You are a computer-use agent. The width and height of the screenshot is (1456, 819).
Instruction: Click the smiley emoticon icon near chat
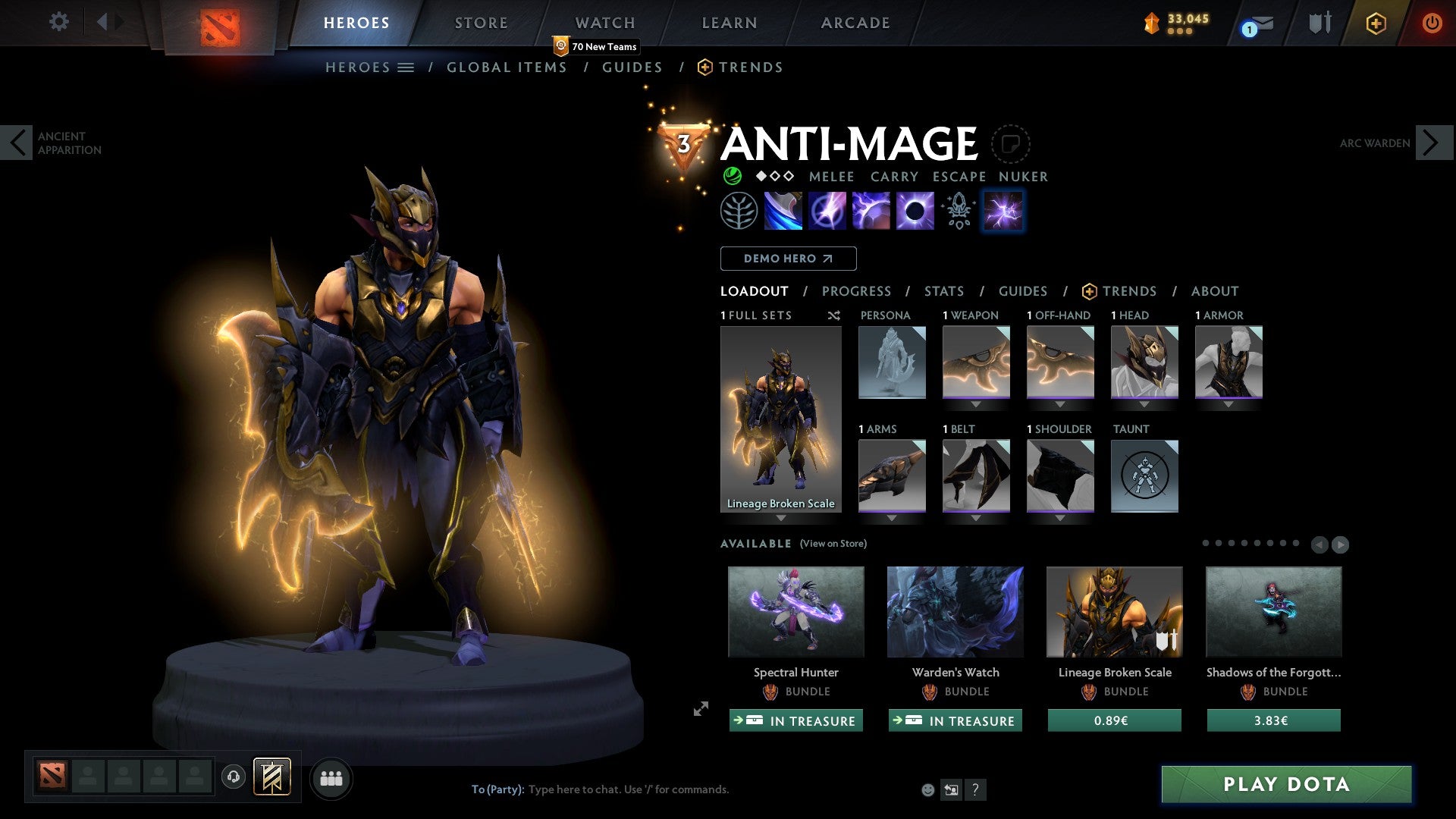click(927, 789)
